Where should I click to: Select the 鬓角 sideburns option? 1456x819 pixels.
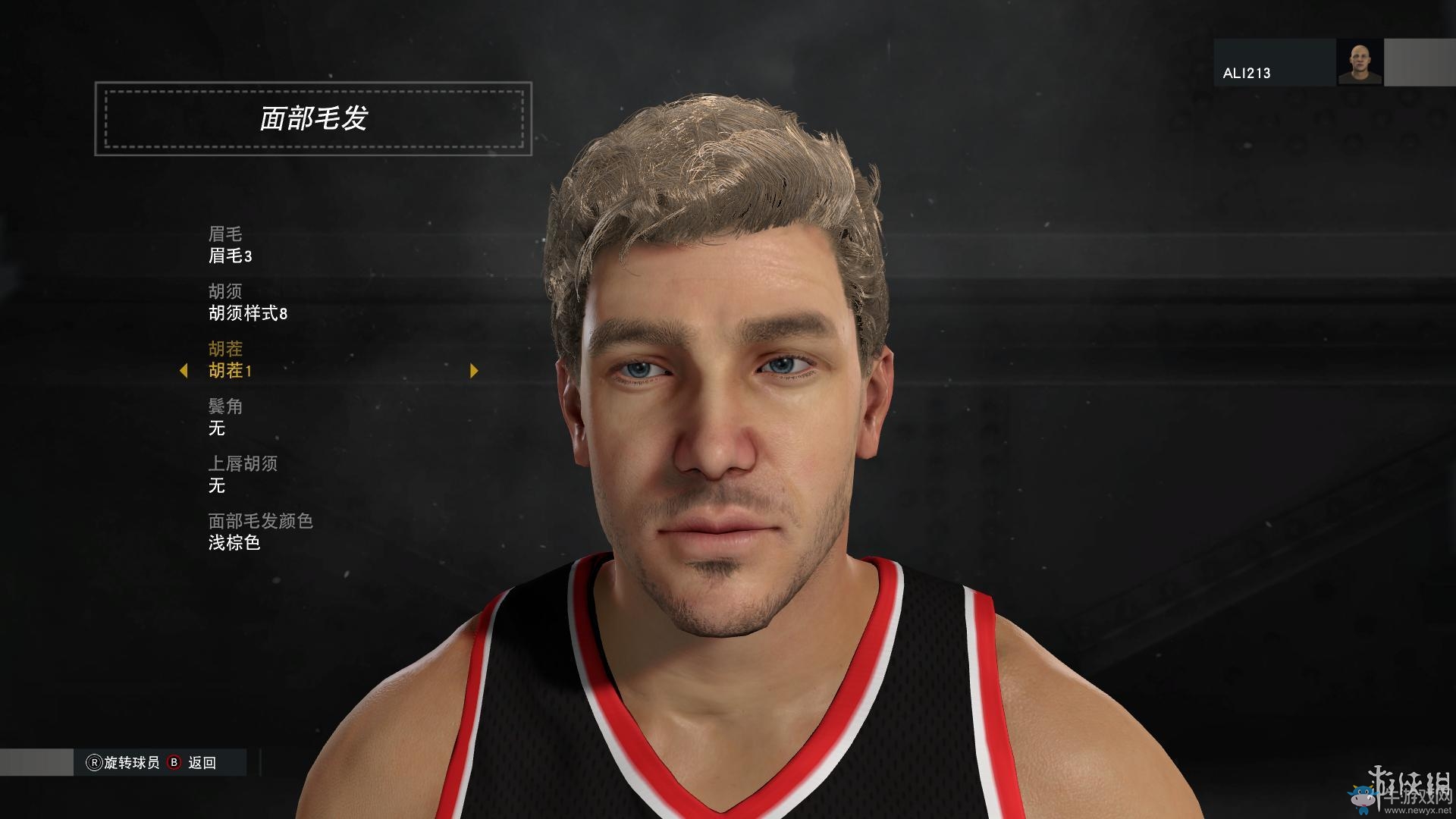(224, 407)
